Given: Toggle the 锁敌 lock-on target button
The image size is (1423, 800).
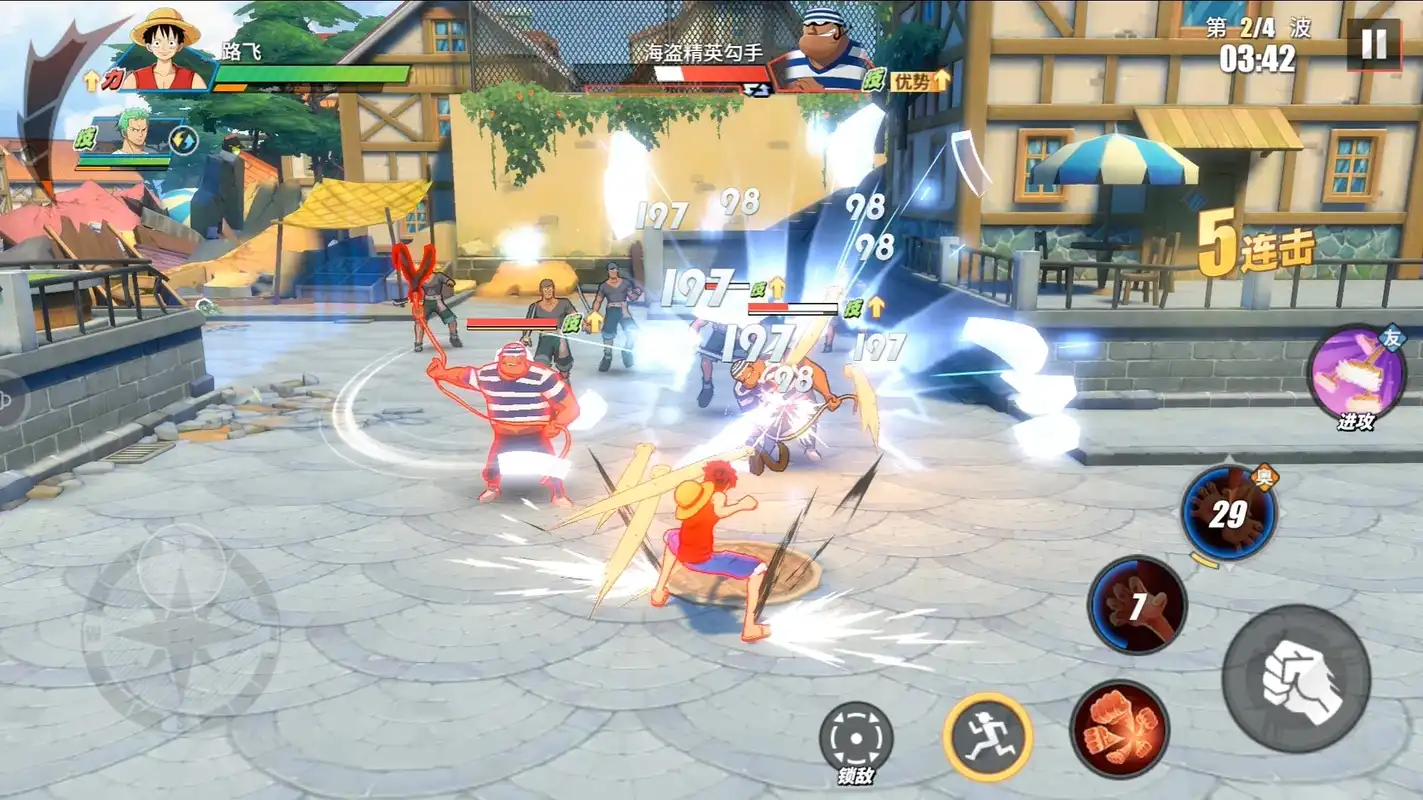Looking at the screenshot, I should pyautogui.click(x=856, y=736).
